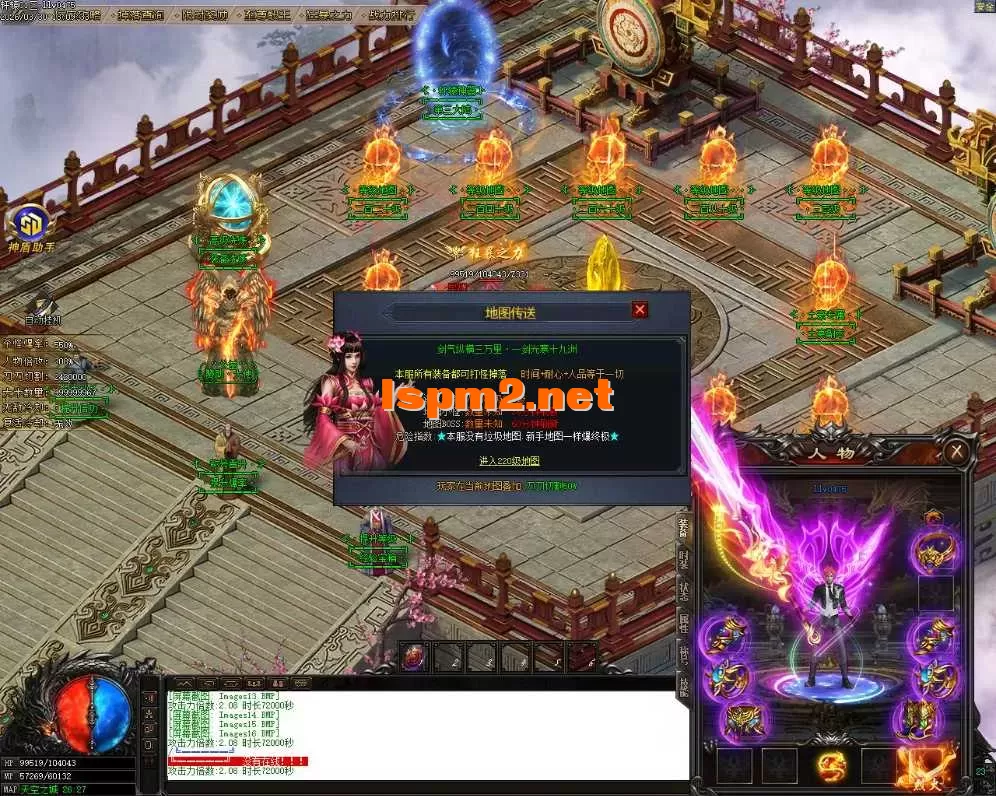Open the 战力排行 ranking menu
This screenshot has width=996, height=796.
pos(389,15)
